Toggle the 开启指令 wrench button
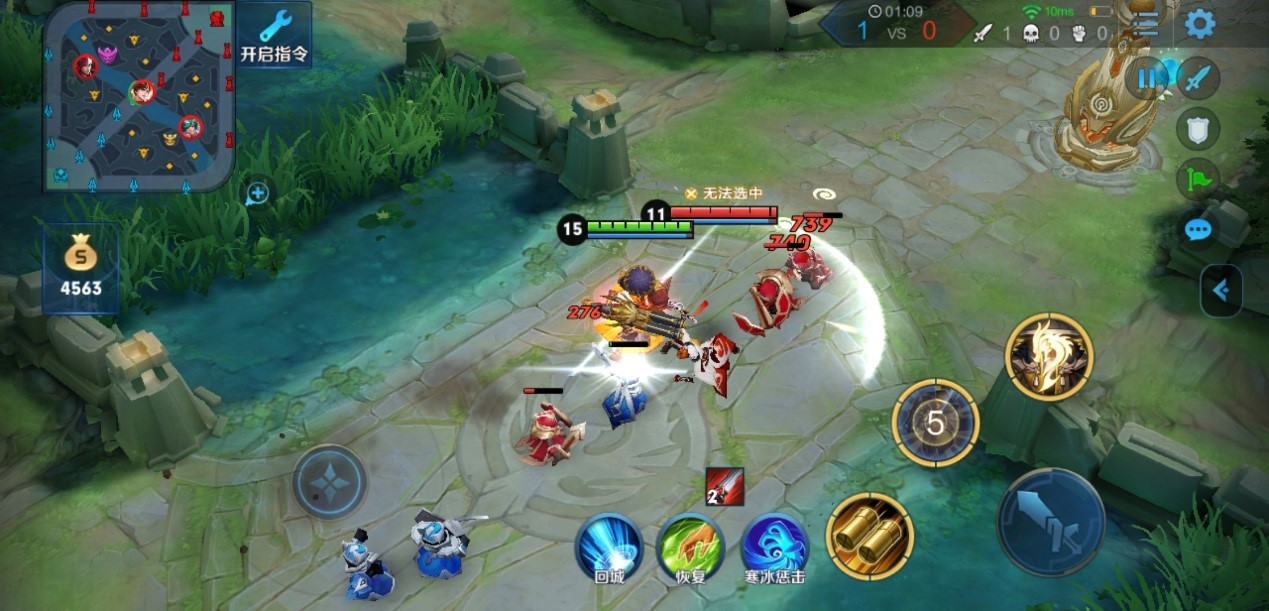 pos(274,35)
